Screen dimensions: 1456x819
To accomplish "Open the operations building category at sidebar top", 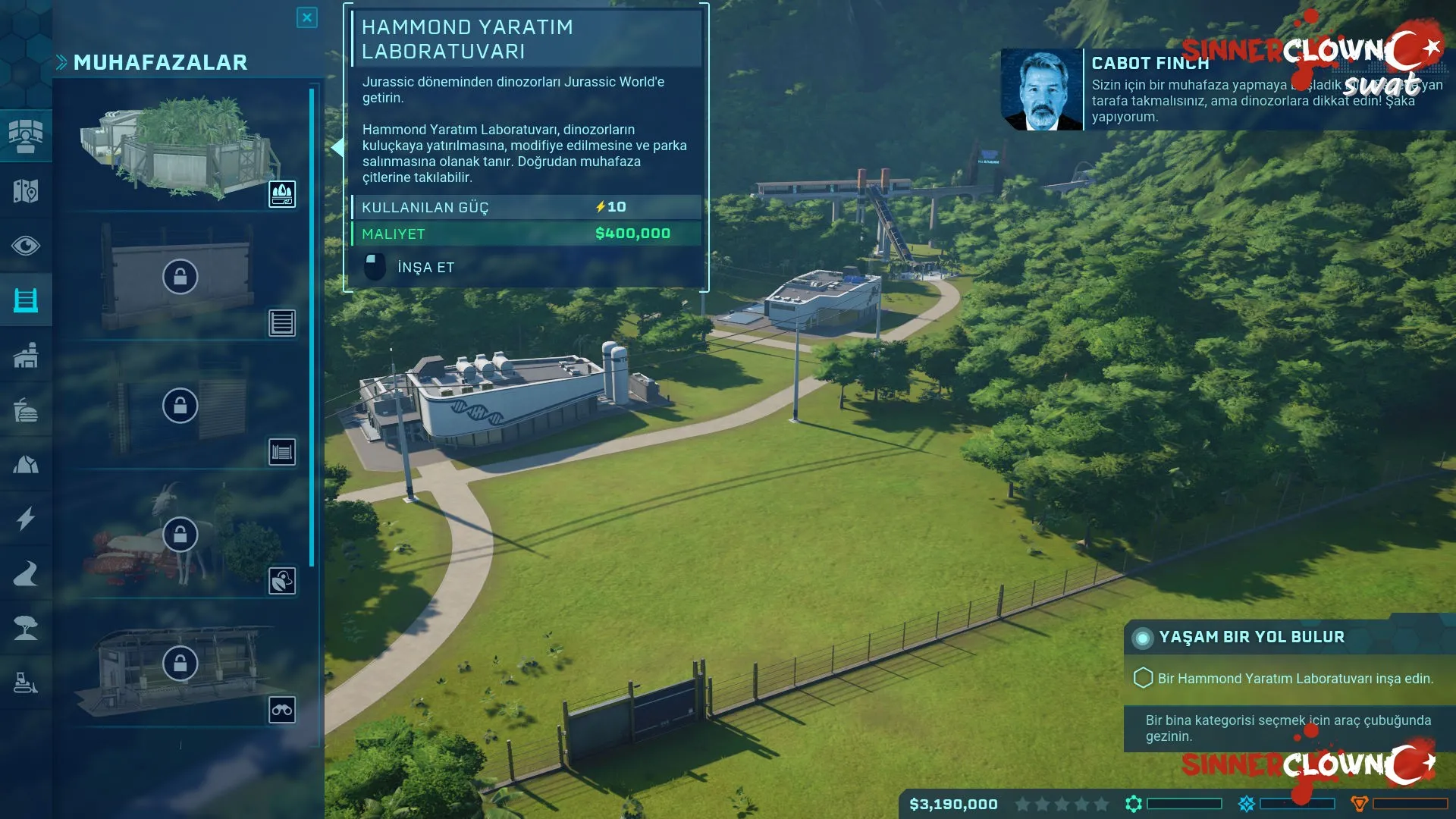I will tap(26, 136).
